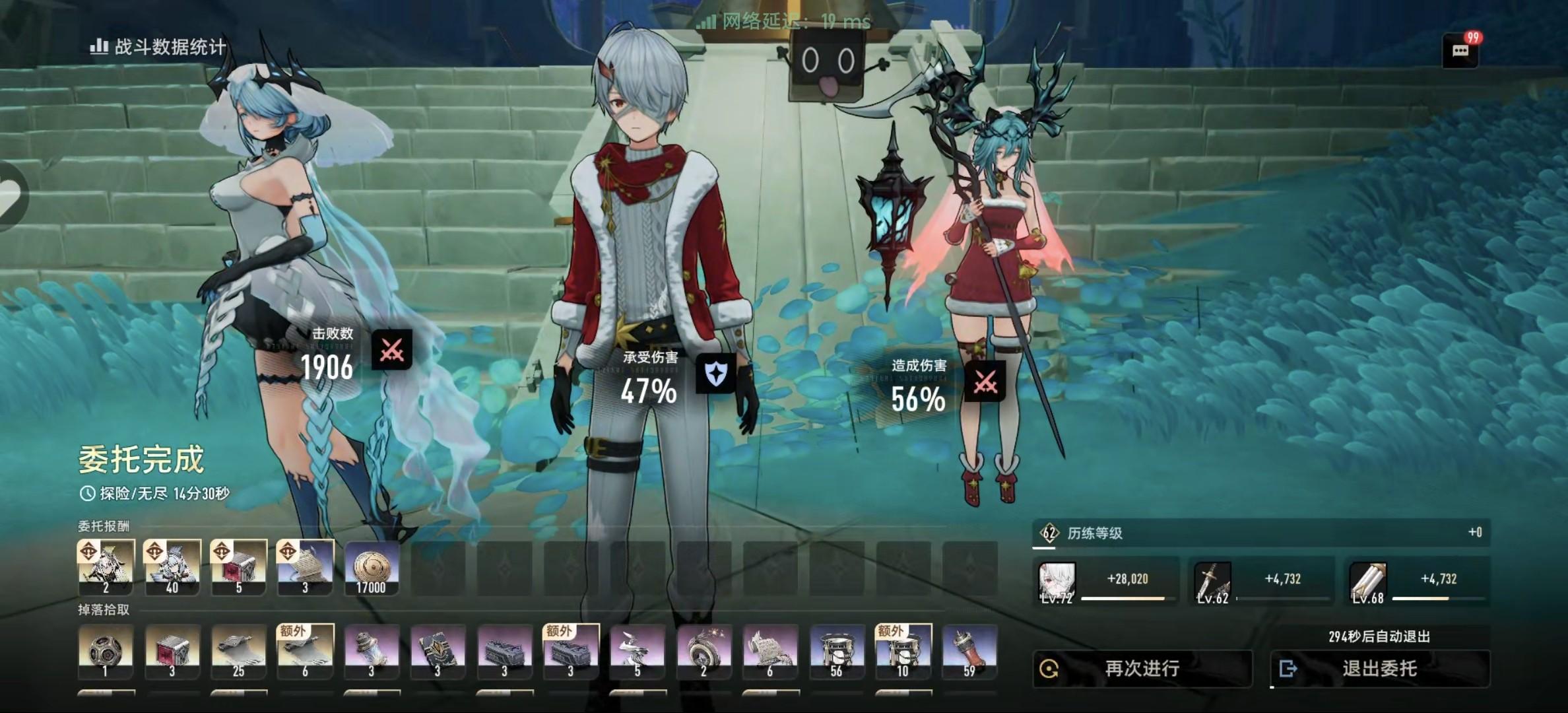The width and height of the screenshot is (1568, 713).
Task: Select the 17000 gold coin reward
Action: coord(372,568)
